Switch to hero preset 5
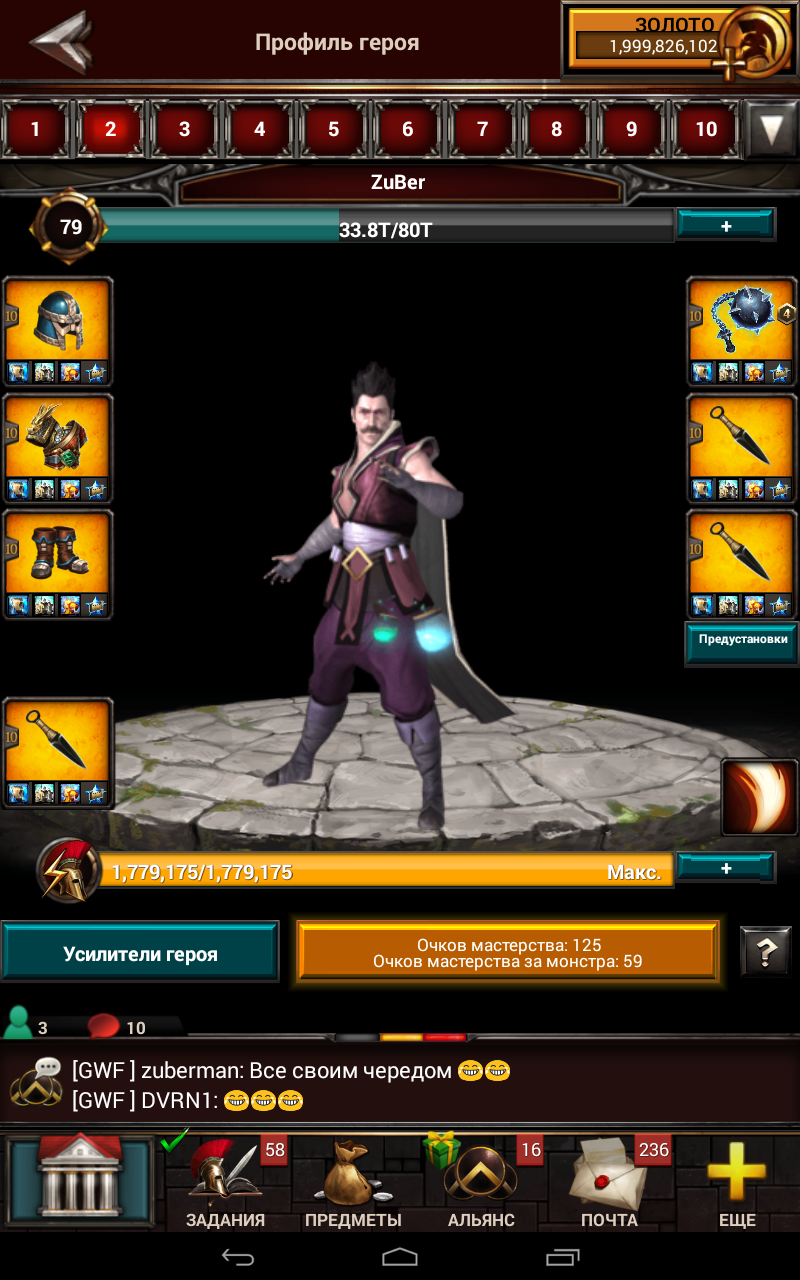This screenshot has width=800, height=1280. point(333,129)
